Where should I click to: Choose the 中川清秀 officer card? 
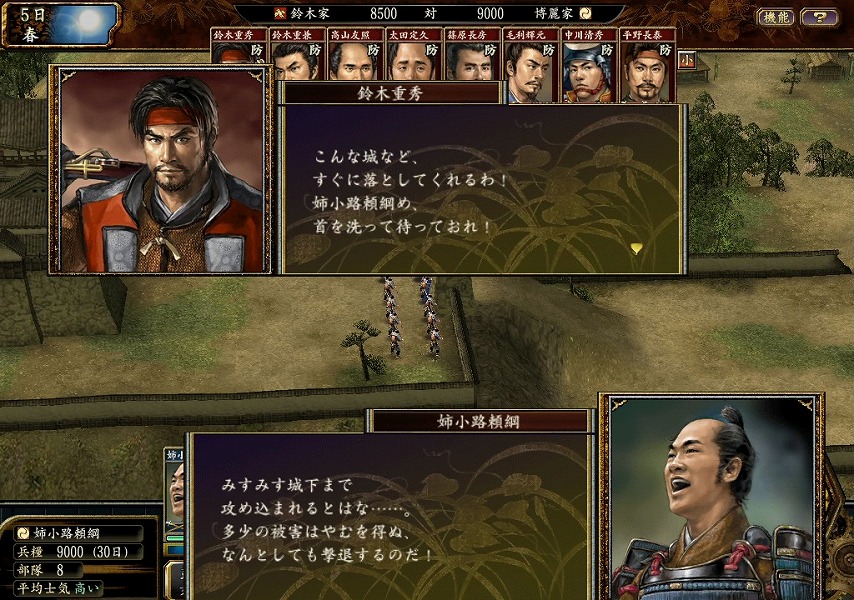588,65
